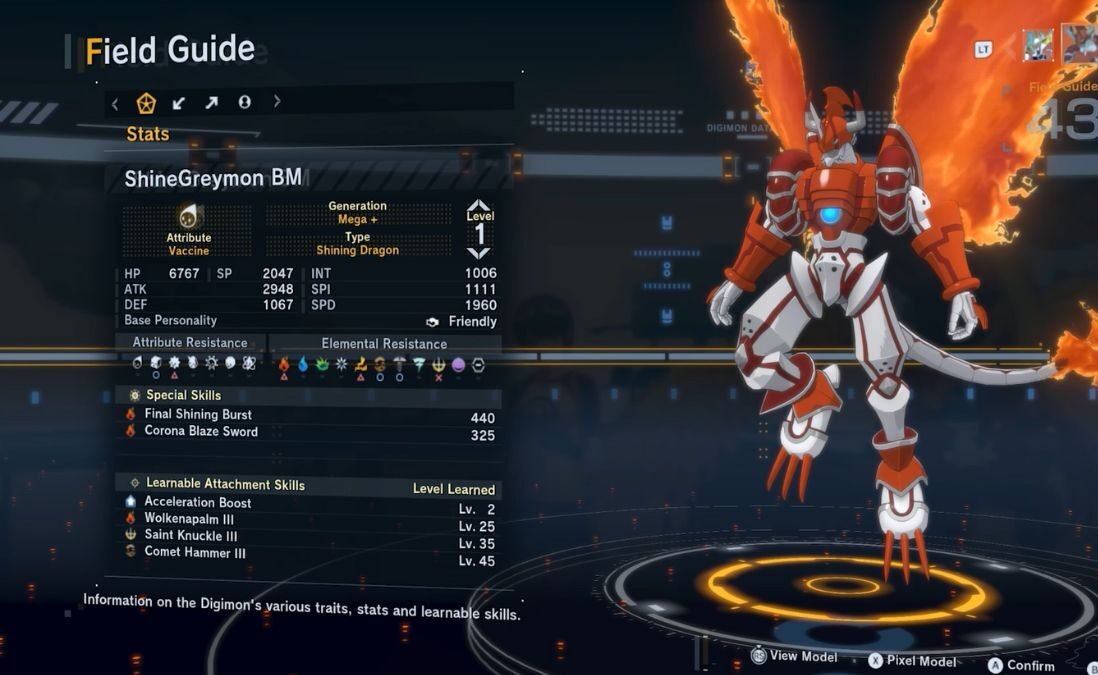Select the smaller Digimon thumbnail near LT
Screen dimensions: 1098x675
click(x=1037, y=45)
